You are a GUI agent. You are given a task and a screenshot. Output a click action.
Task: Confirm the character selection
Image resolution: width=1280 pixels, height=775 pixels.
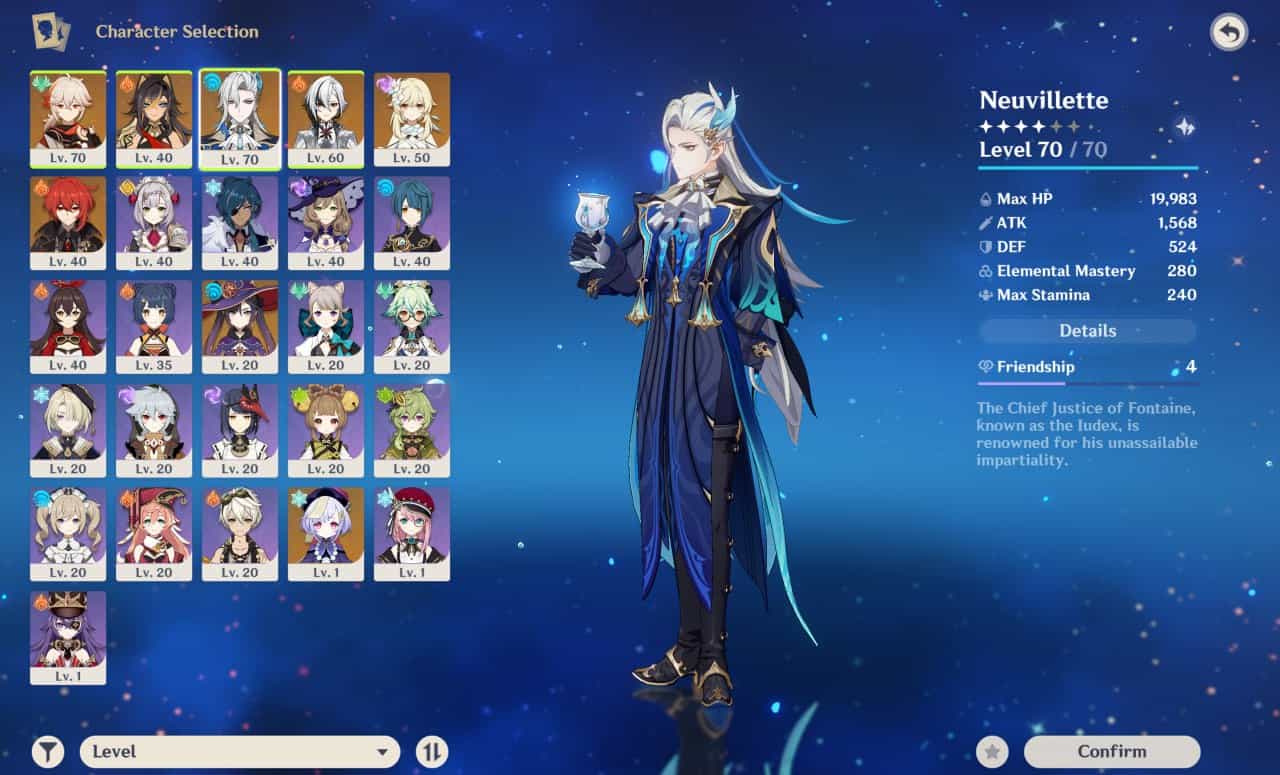coord(1111,751)
